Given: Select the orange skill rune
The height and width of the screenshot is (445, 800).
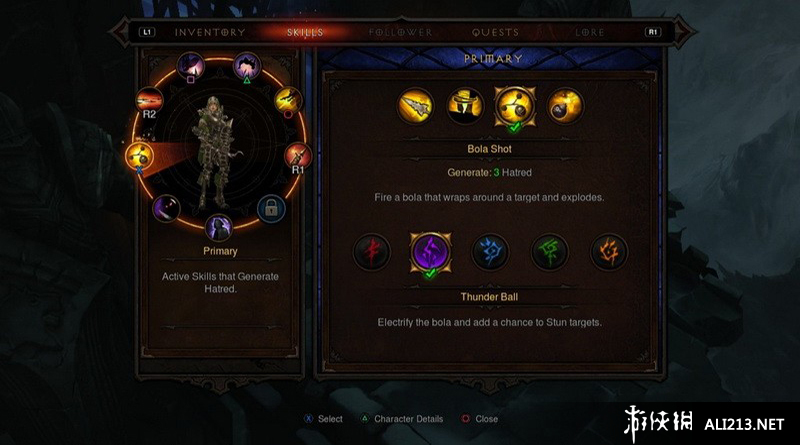Looking at the screenshot, I should [608, 251].
